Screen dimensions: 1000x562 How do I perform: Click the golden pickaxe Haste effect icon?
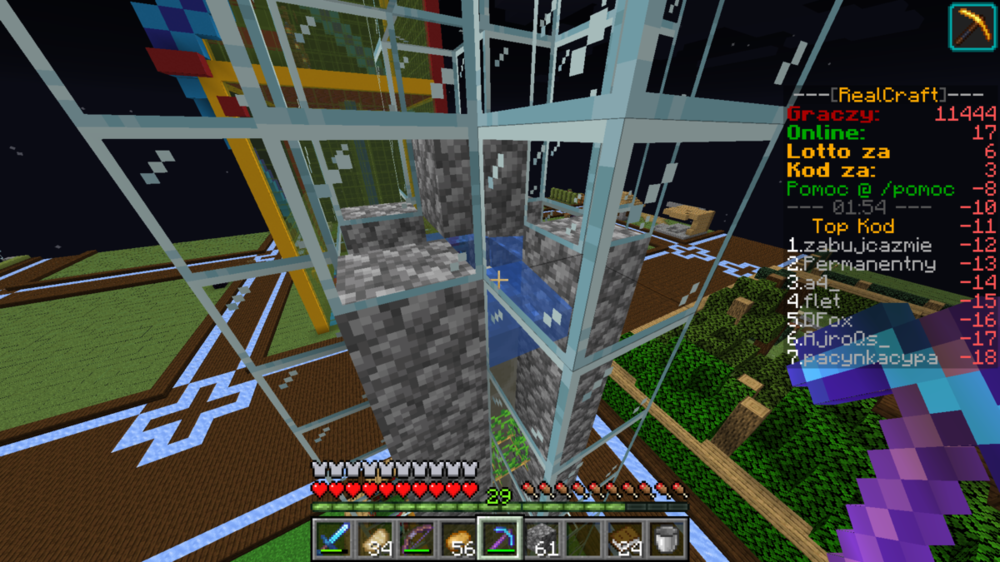971,26
